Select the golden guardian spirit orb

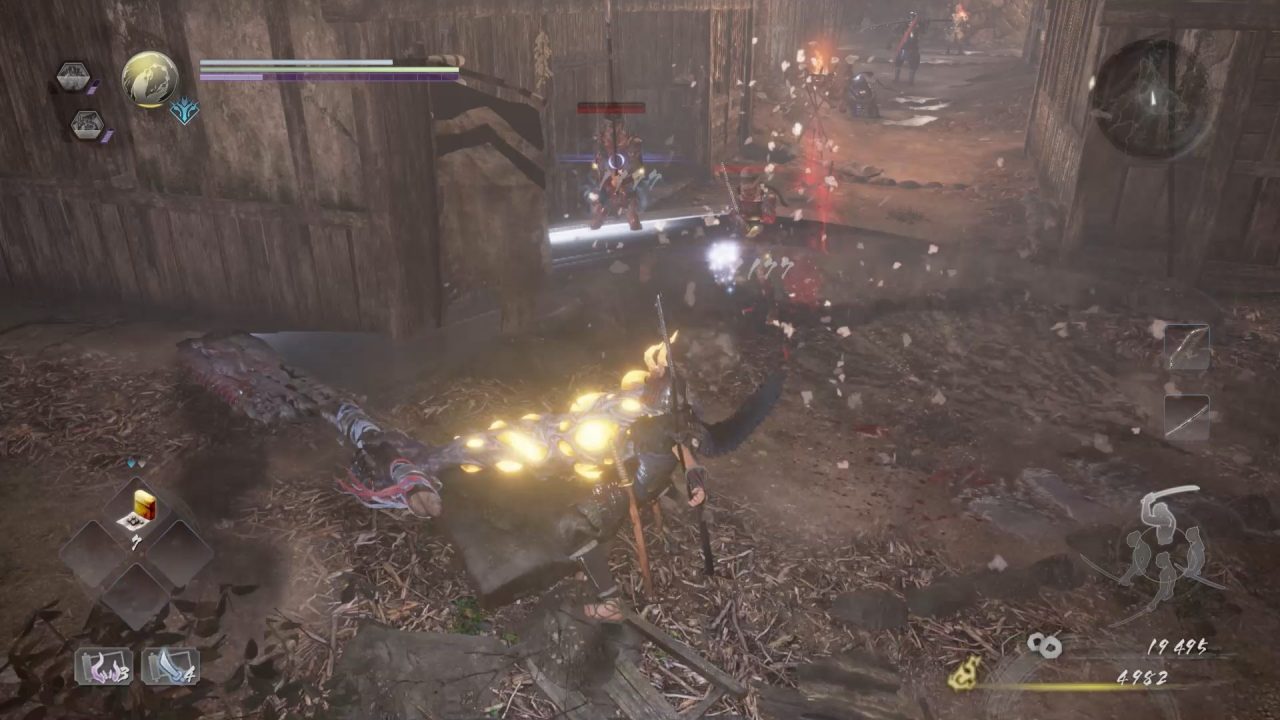pos(150,79)
